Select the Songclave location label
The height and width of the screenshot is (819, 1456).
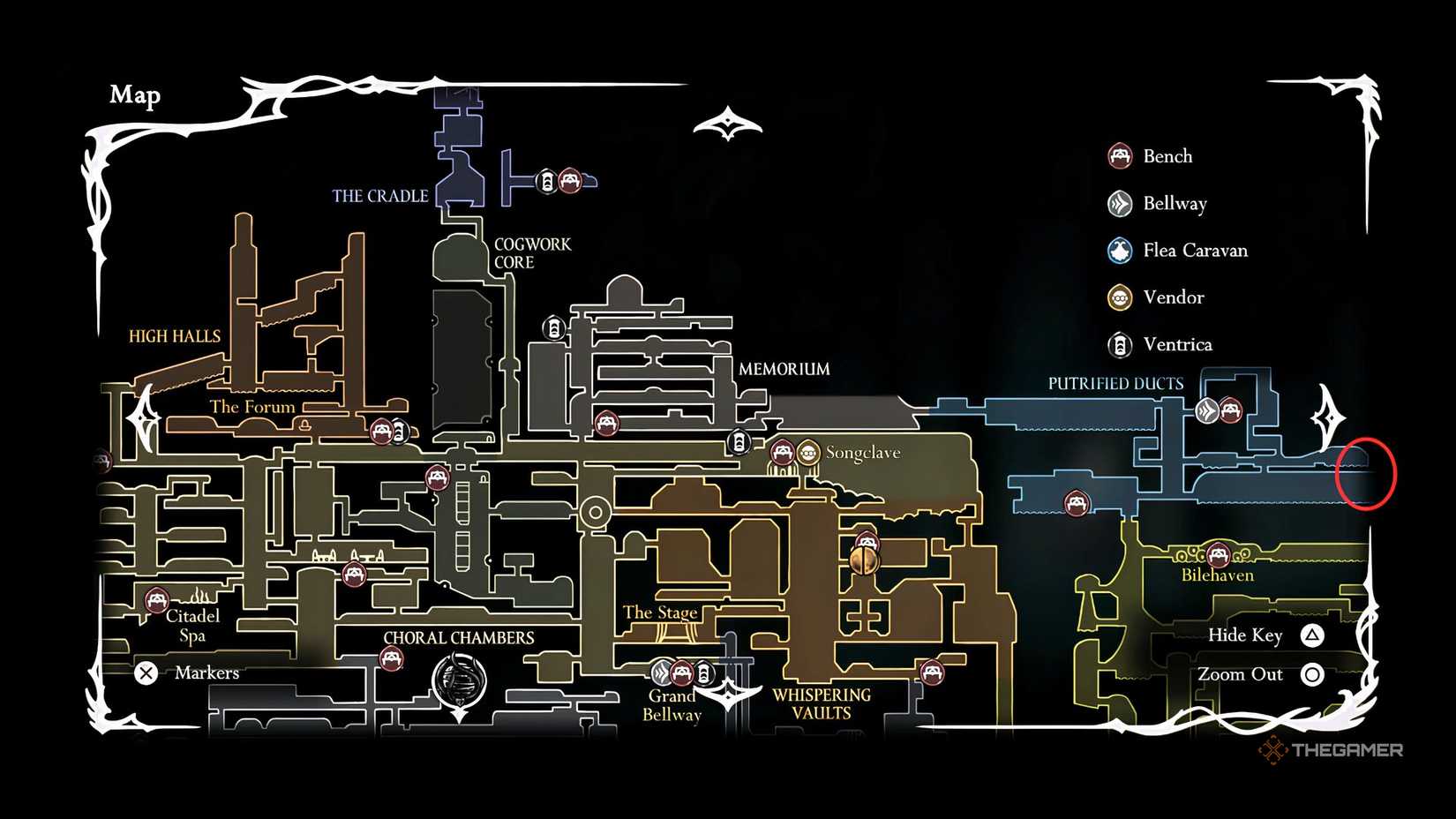[862, 453]
